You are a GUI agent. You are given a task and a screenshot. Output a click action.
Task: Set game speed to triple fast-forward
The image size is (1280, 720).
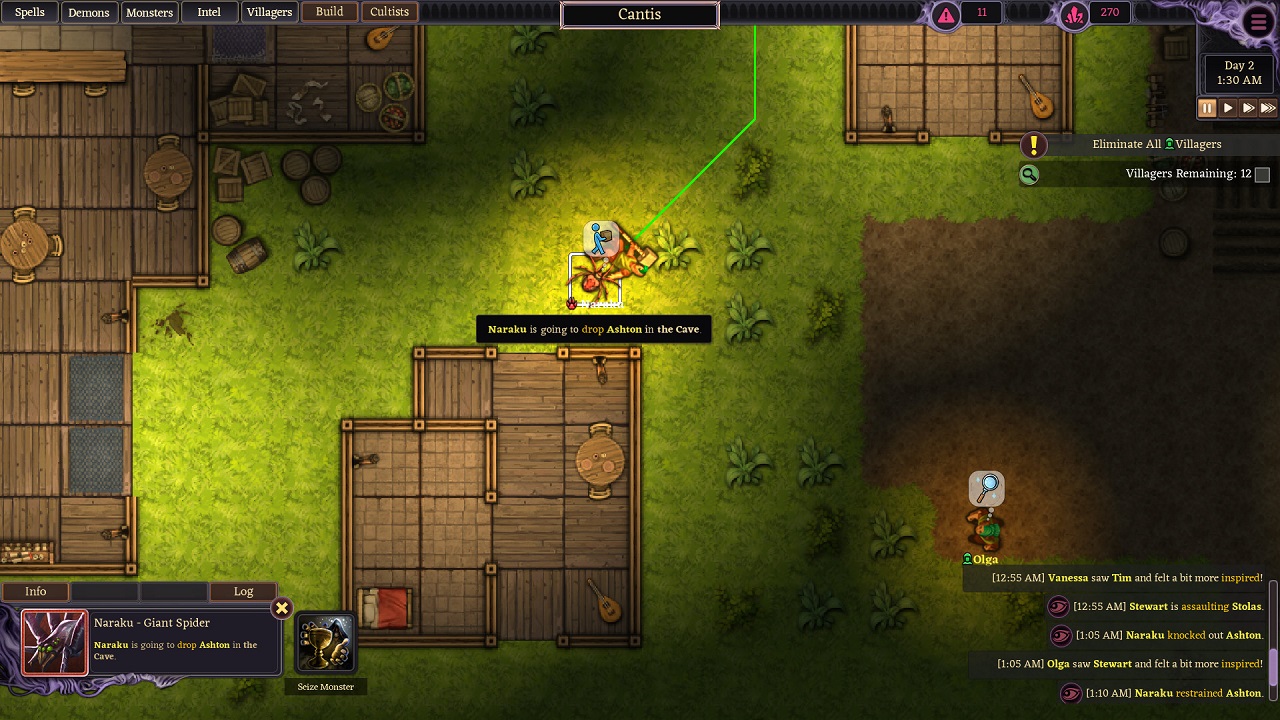[1268, 108]
